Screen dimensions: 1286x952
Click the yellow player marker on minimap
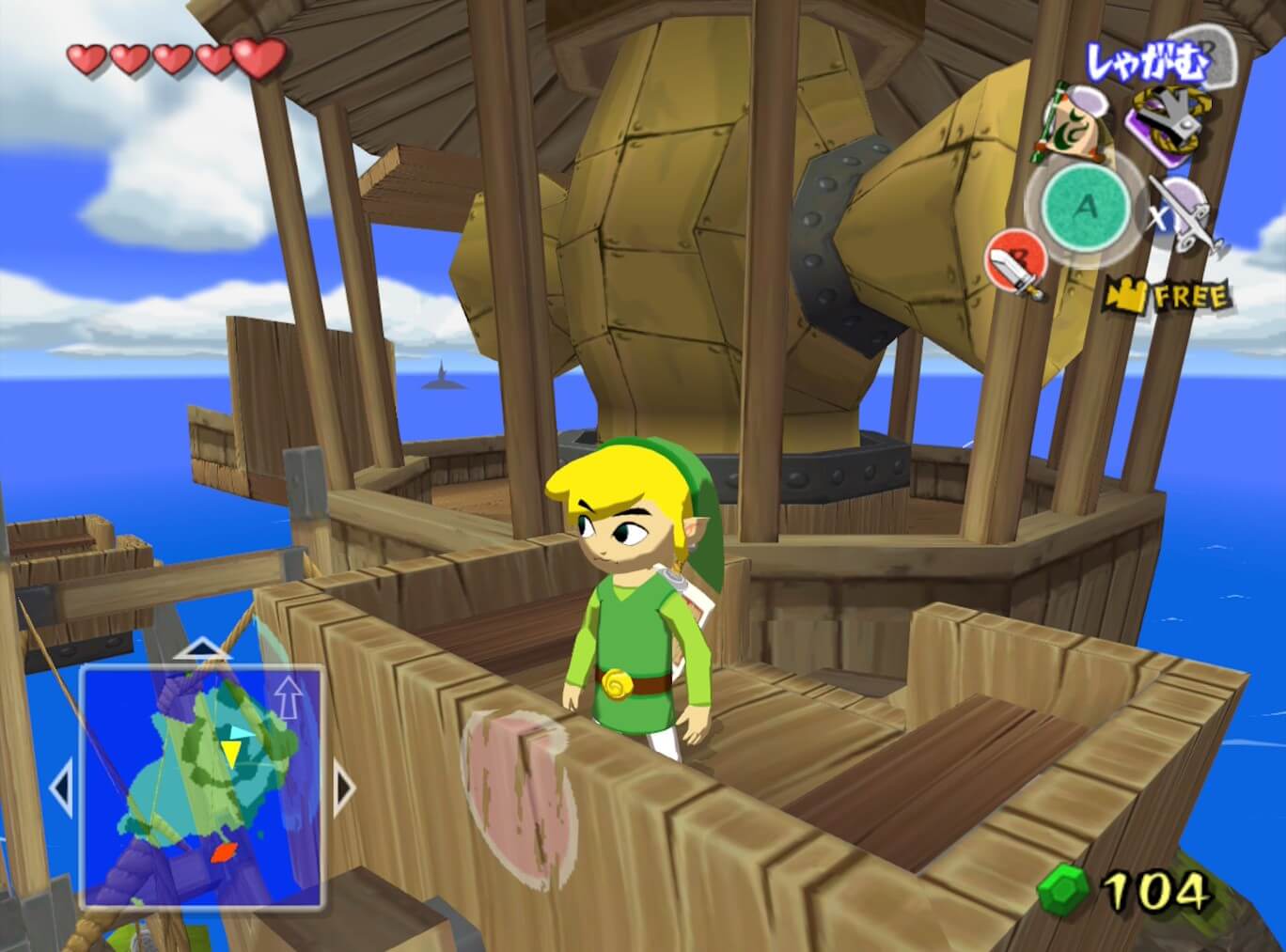tap(230, 751)
